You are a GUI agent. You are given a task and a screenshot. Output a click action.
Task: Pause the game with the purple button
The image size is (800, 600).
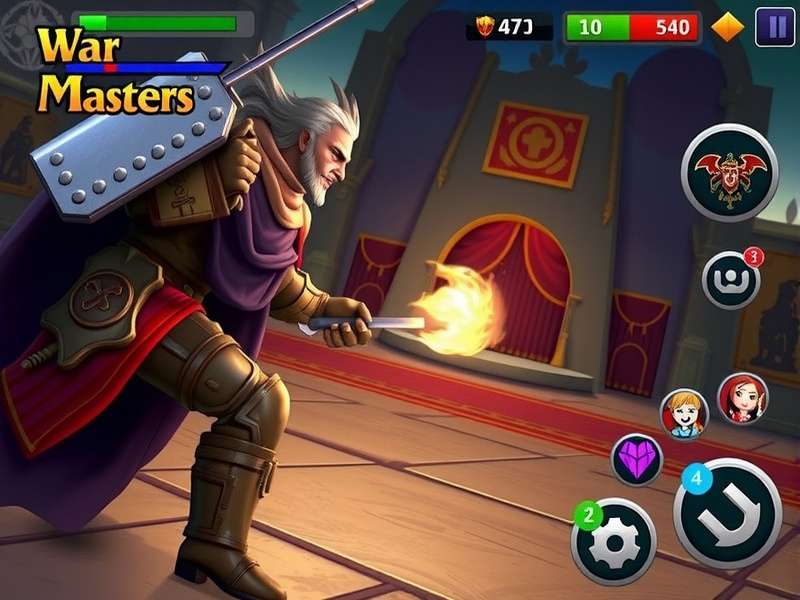coord(774,27)
